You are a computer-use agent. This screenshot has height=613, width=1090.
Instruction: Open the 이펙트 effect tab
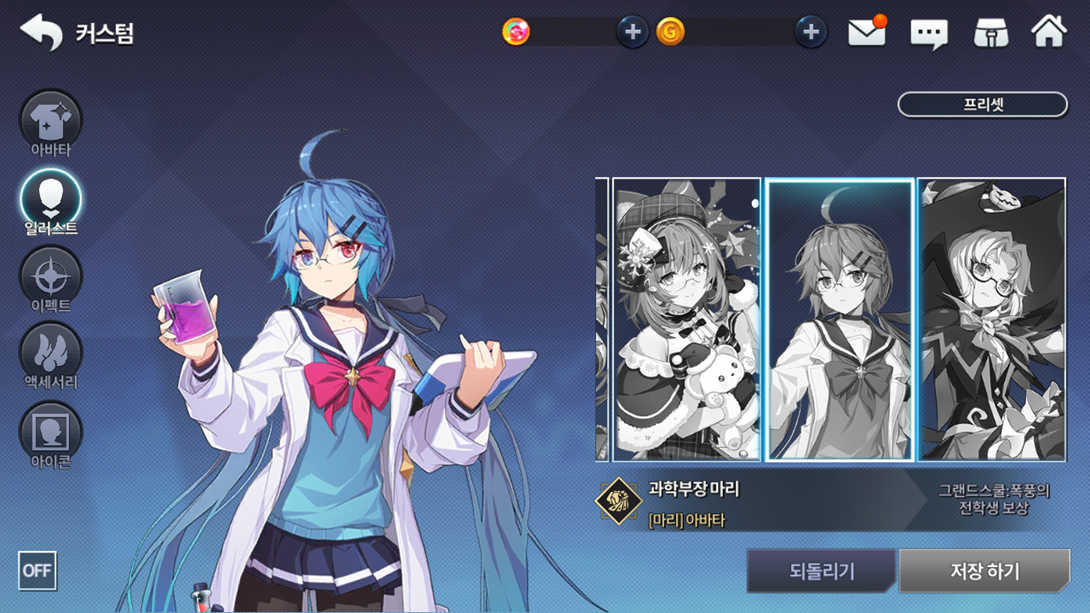(50, 278)
